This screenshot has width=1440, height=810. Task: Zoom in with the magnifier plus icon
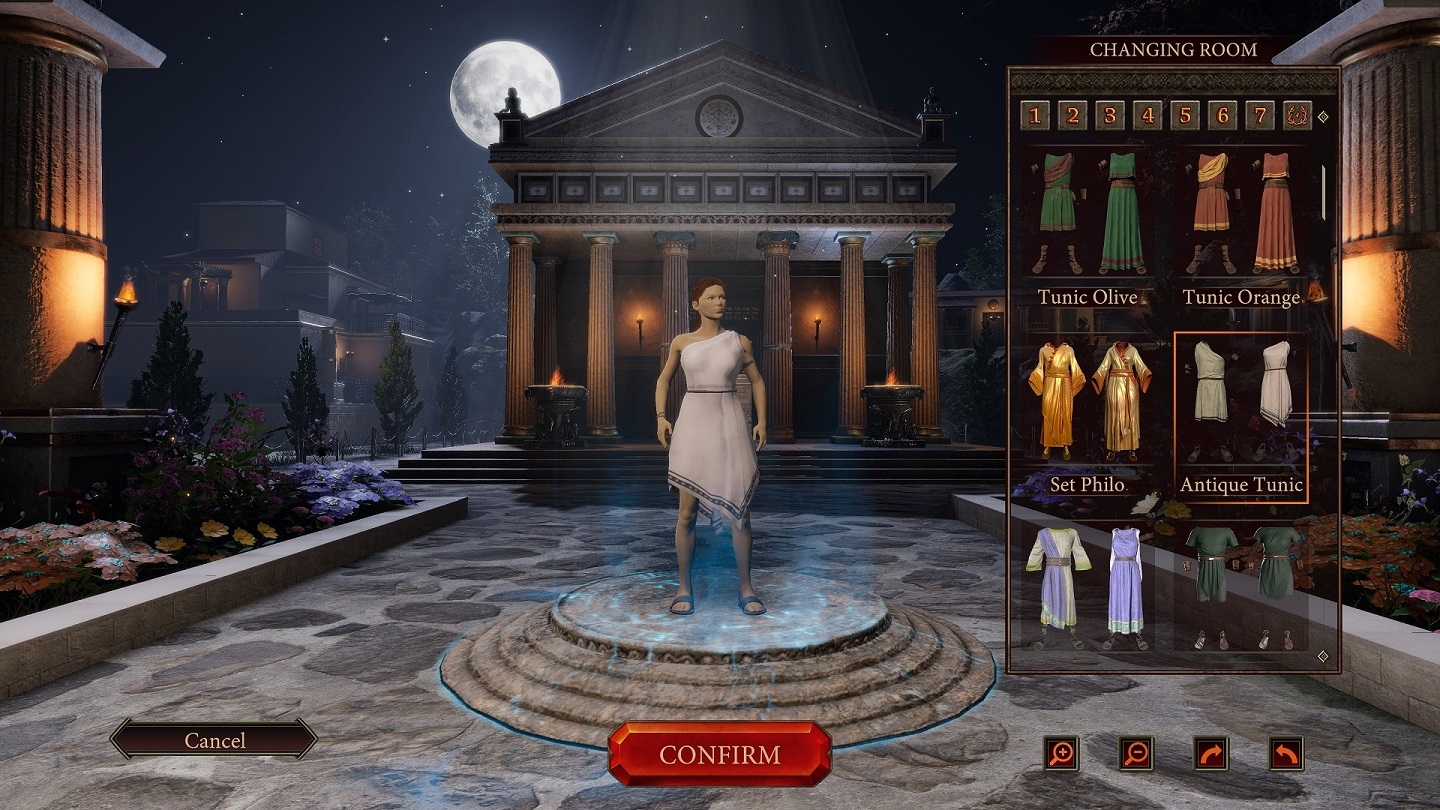coord(1060,753)
